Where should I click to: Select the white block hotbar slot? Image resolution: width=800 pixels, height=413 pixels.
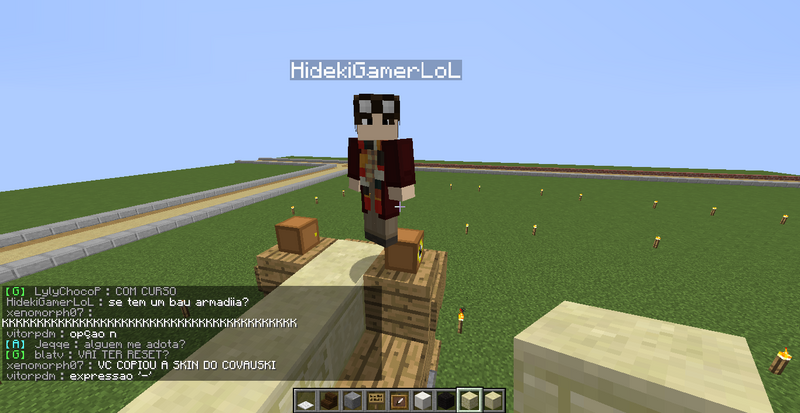pos(420,402)
